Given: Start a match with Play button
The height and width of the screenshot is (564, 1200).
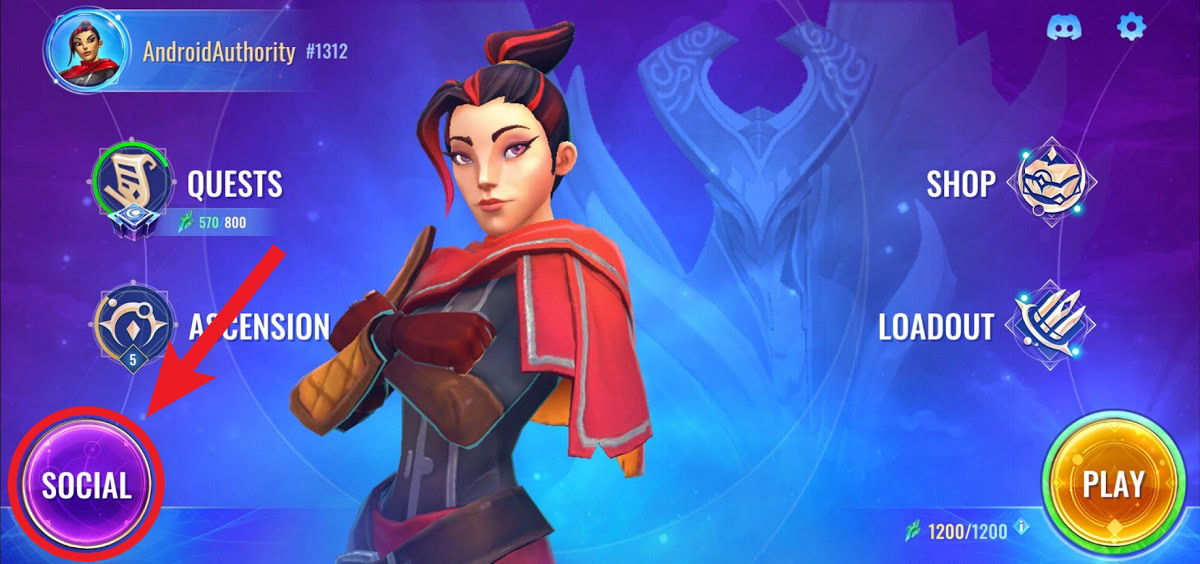Looking at the screenshot, I should (1113, 485).
